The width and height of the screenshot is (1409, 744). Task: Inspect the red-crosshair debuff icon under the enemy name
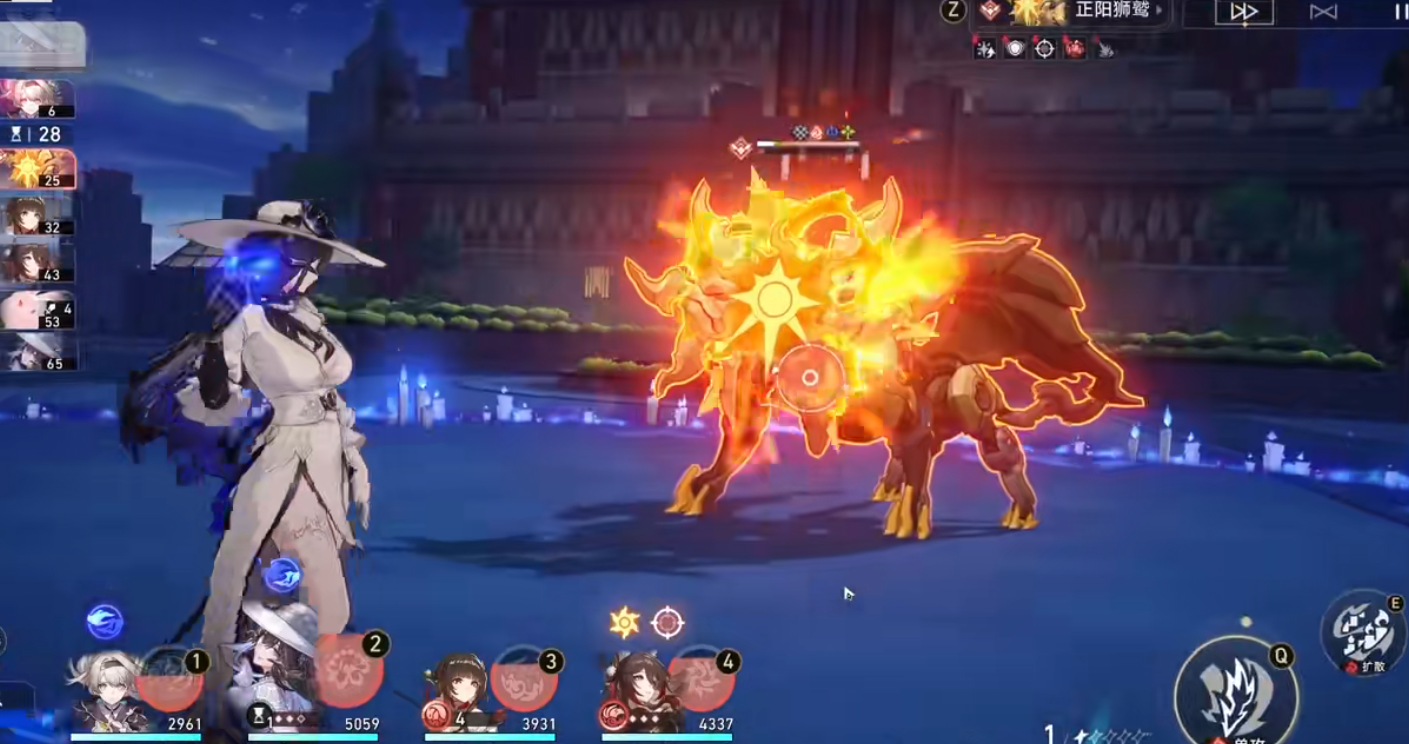(1044, 48)
